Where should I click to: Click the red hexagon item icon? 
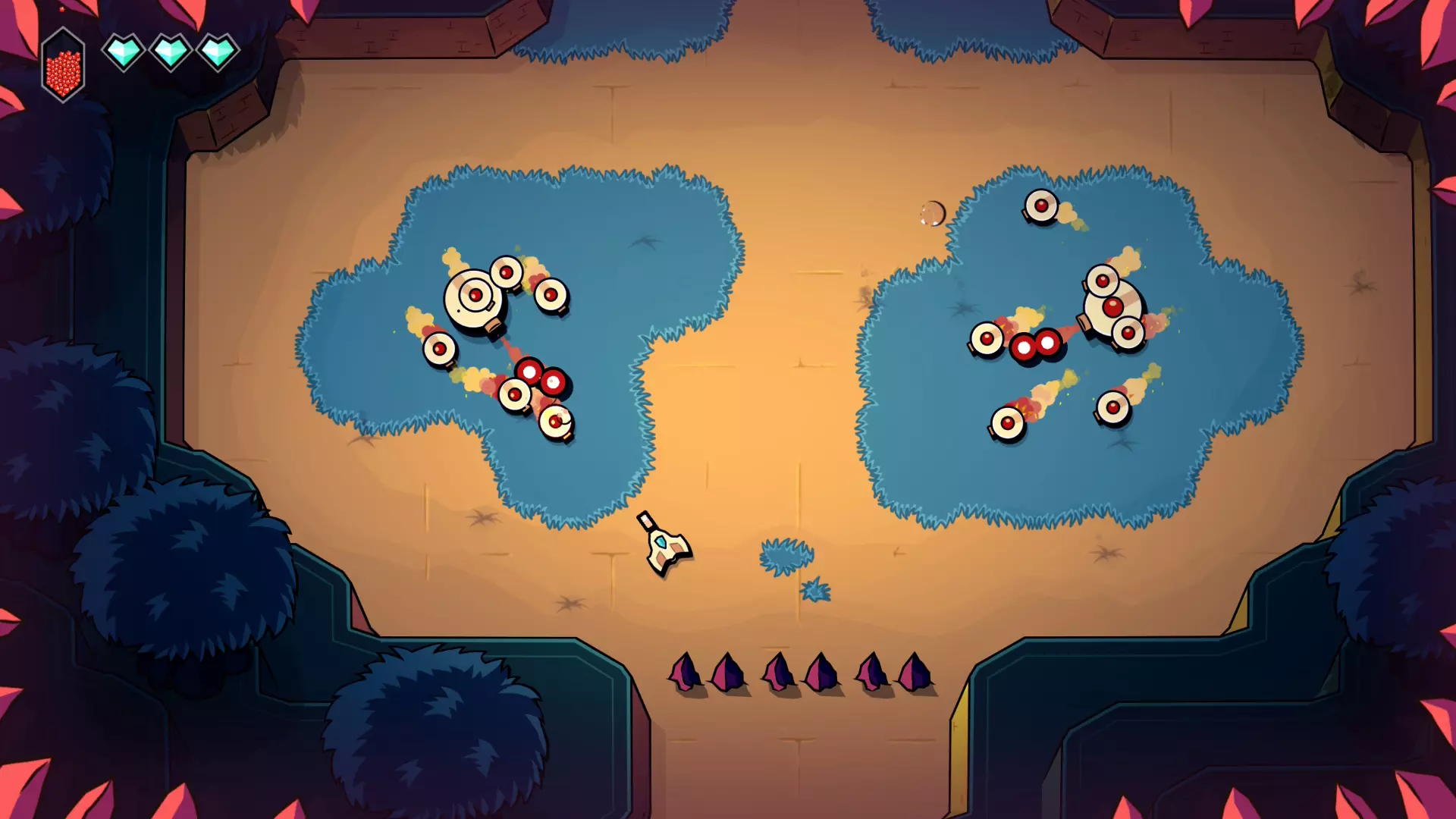[63, 66]
